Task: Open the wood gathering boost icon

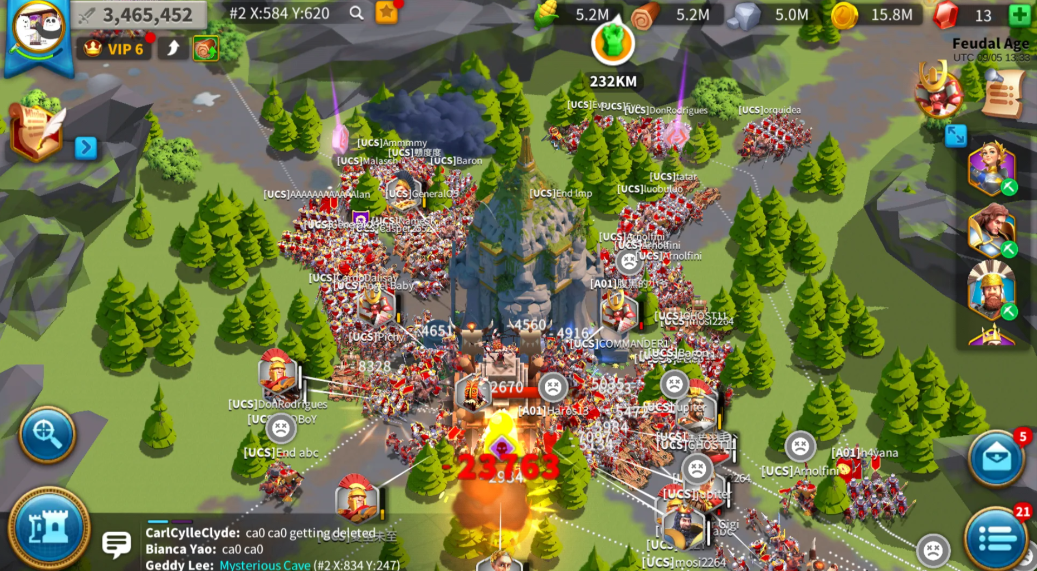Action: (205, 48)
